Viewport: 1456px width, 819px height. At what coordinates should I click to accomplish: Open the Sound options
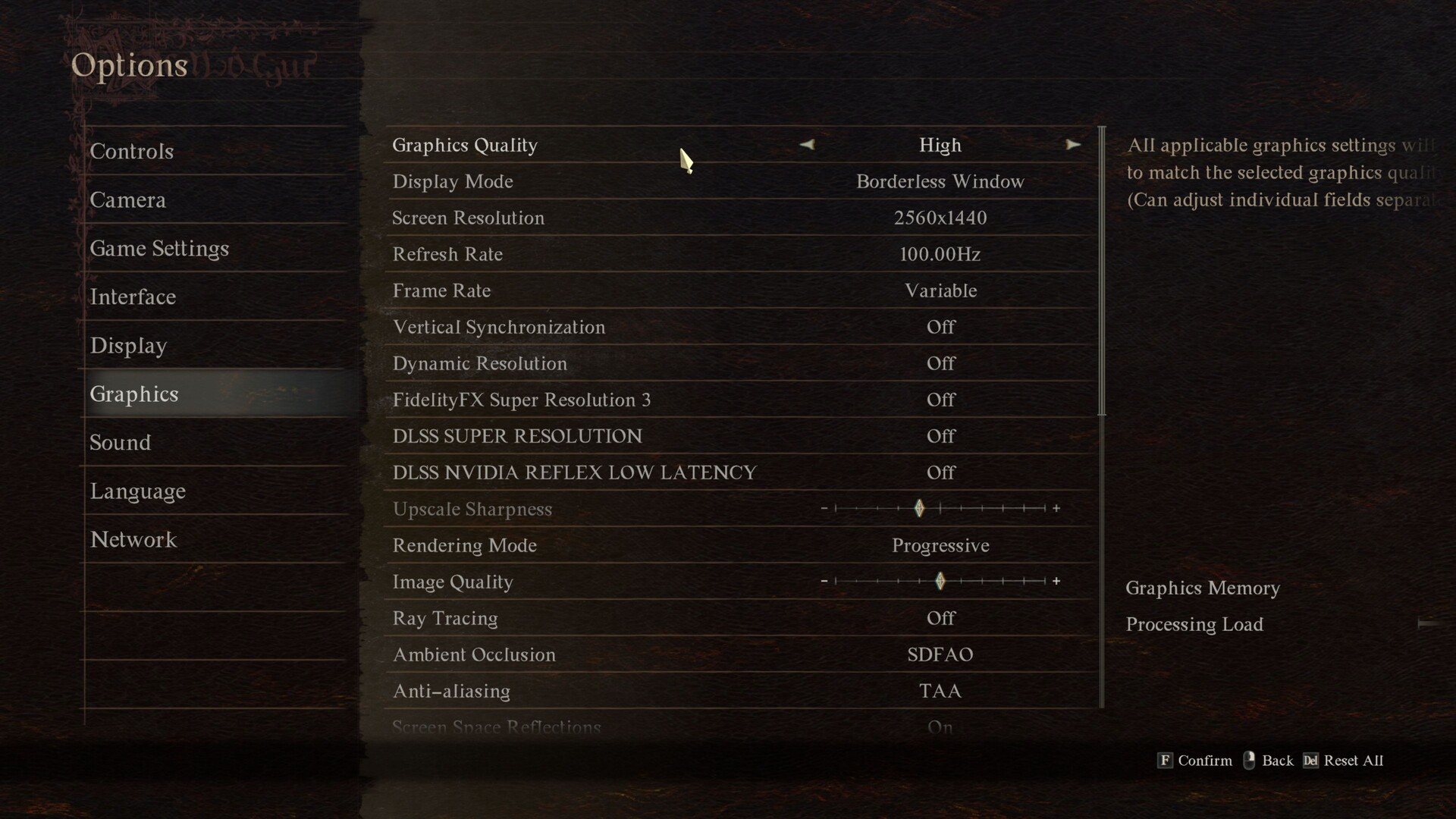[121, 443]
